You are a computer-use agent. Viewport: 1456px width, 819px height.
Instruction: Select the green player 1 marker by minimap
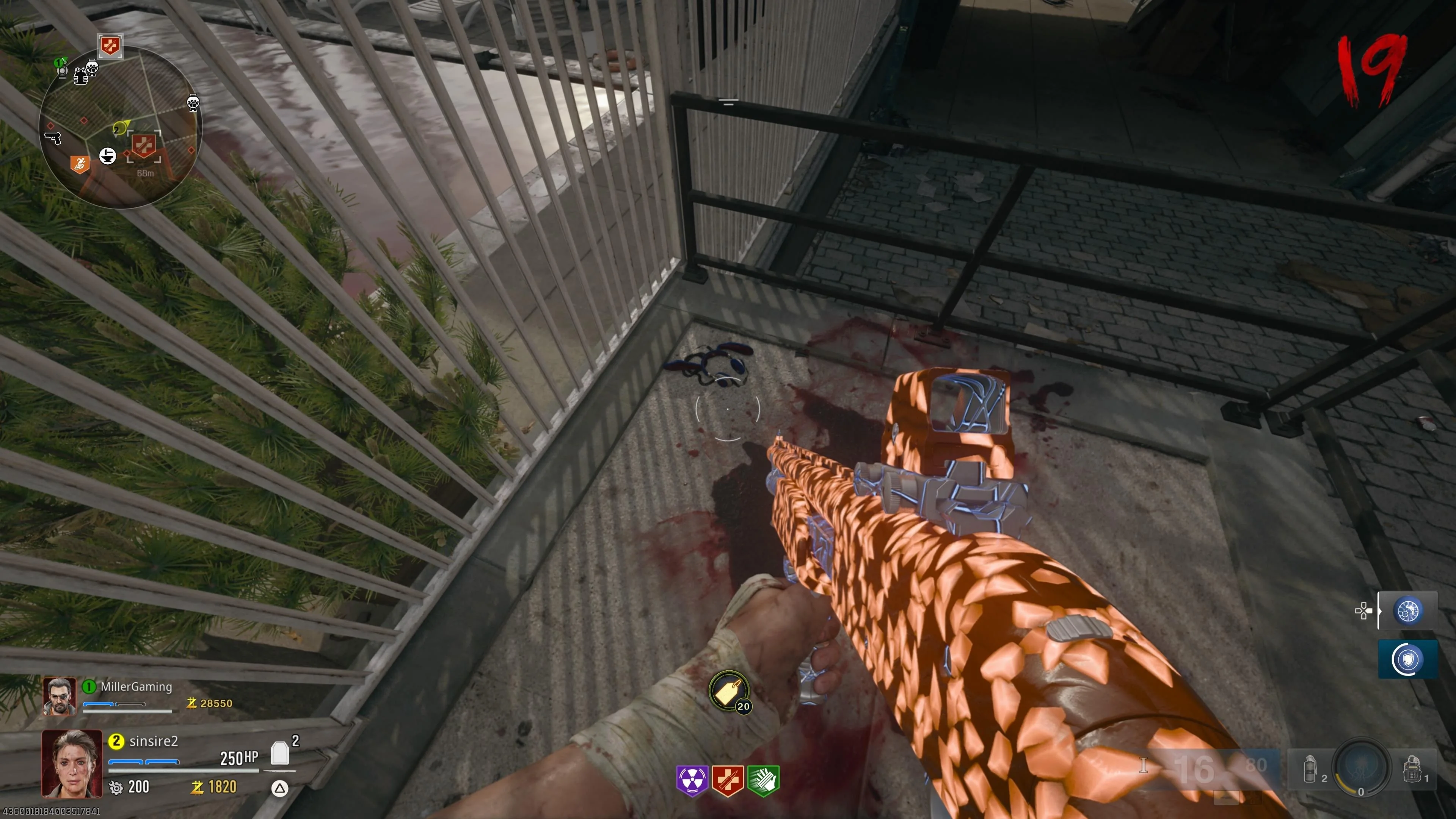[x=60, y=63]
